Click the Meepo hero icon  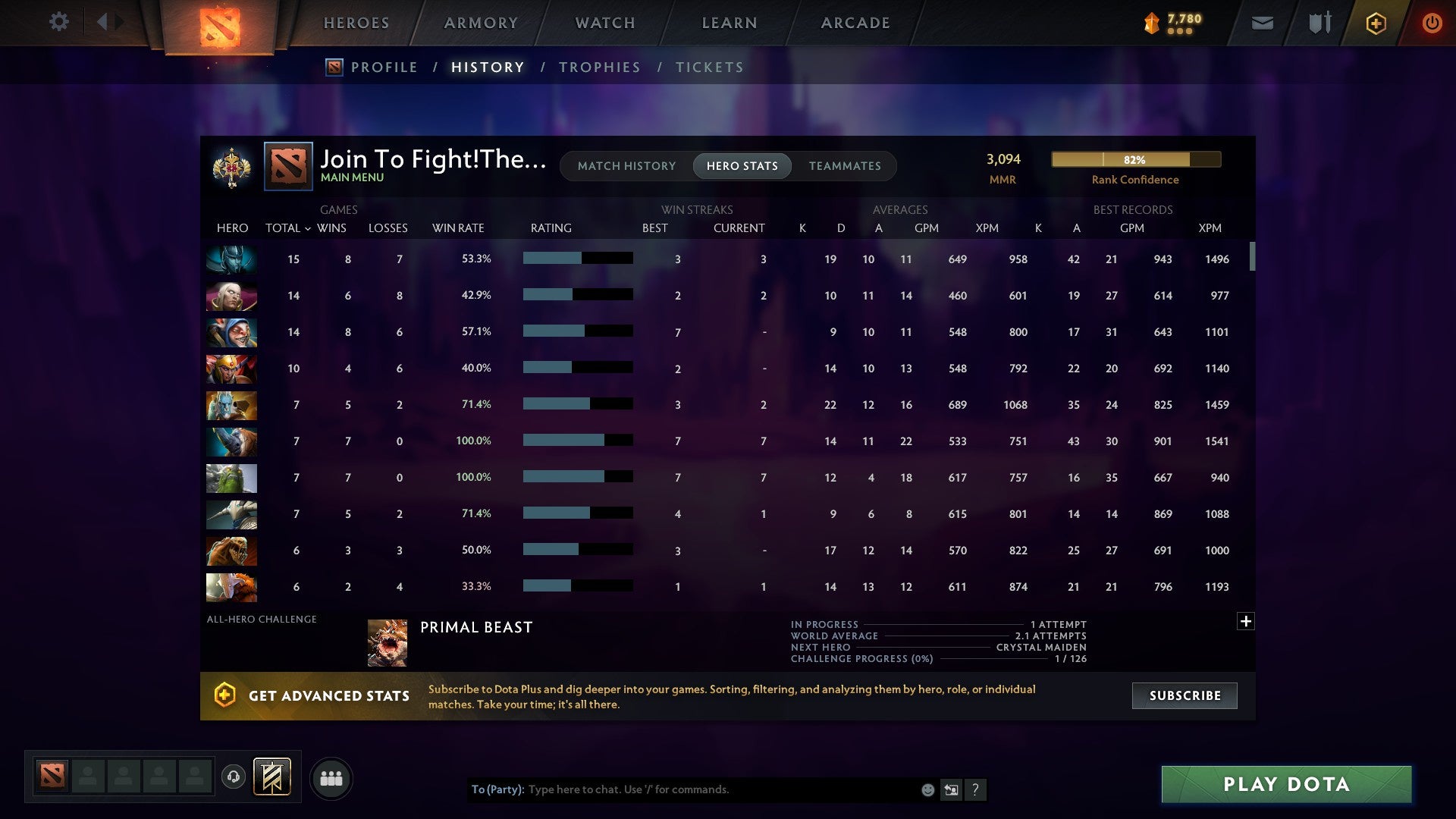pos(231,332)
